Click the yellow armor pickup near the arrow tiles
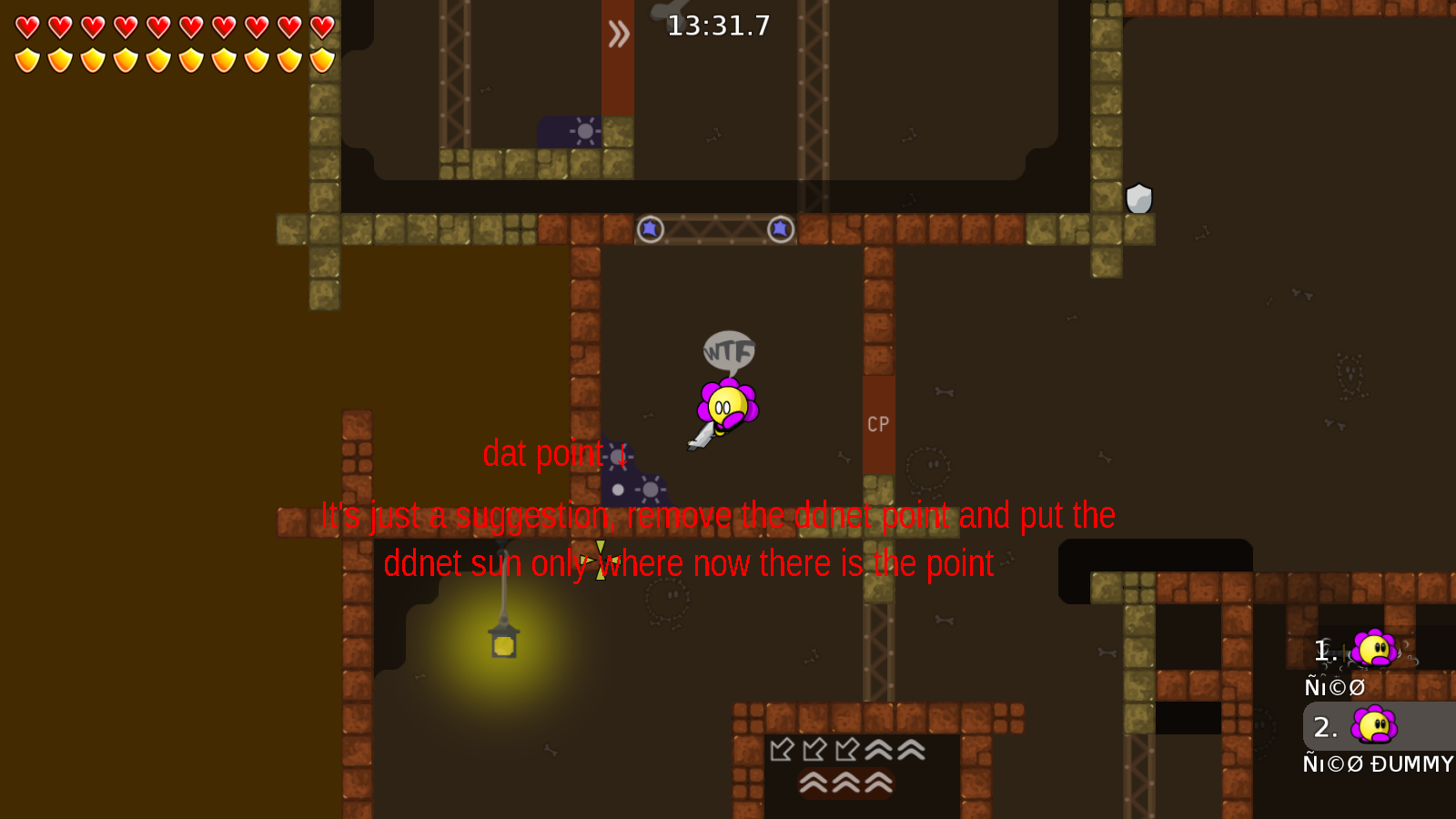 [600, 560]
